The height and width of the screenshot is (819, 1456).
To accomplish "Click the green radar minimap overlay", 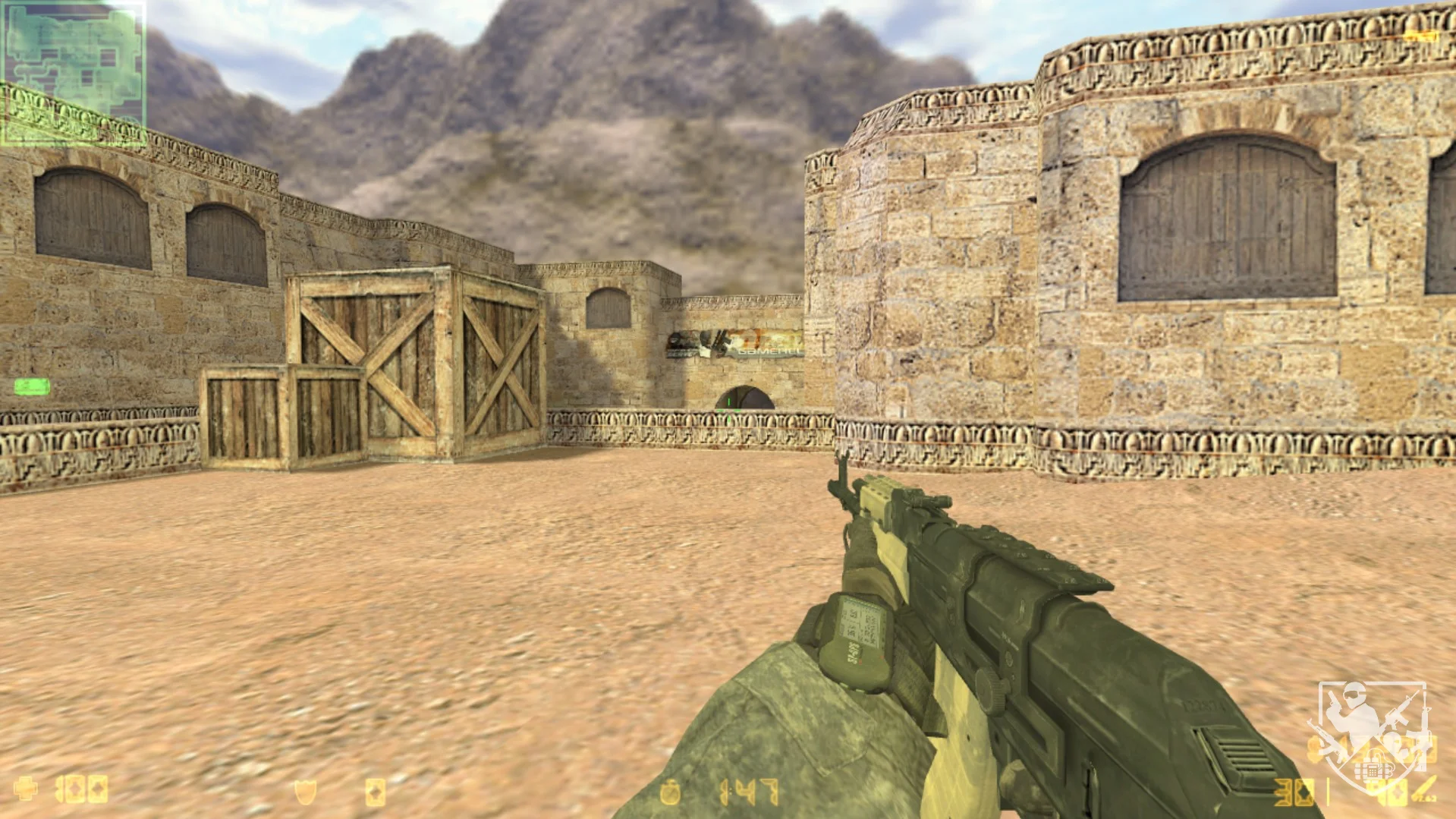I will point(73,73).
